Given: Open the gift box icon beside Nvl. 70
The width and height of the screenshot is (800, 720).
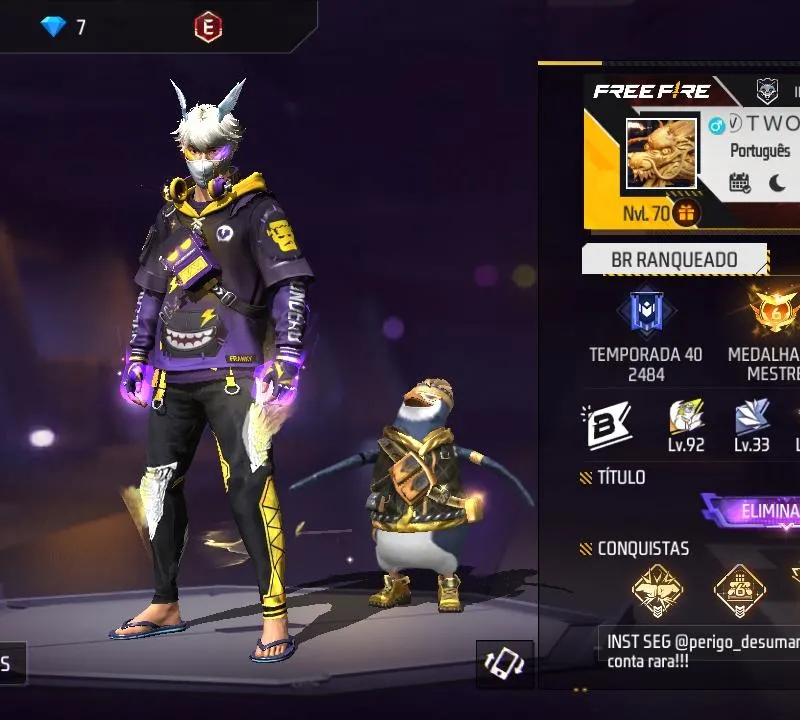Looking at the screenshot, I should (686, 213).
